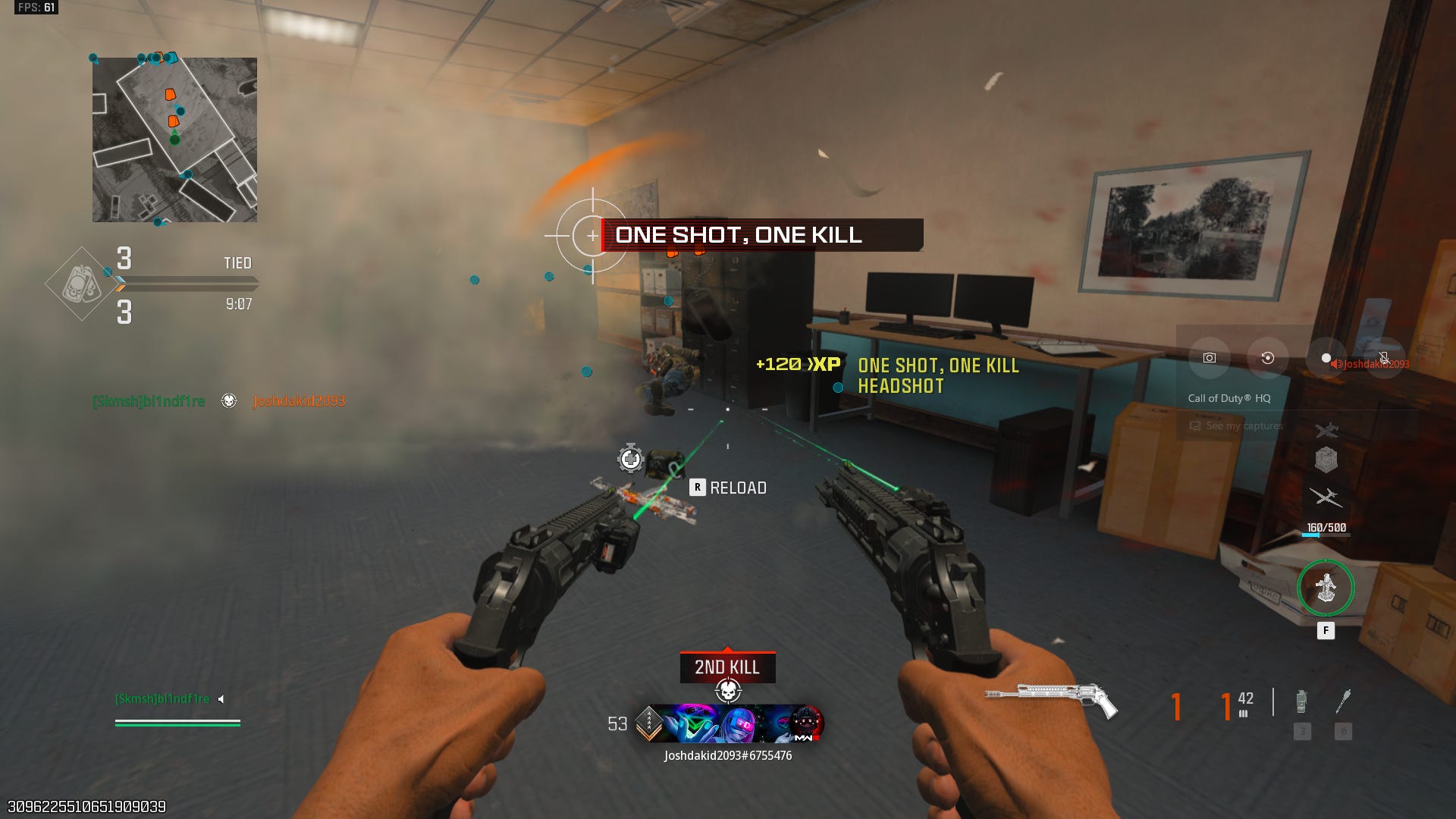1456x819 pixels.
Task: Take a screenshot with the camera button
Action: 1210,358
